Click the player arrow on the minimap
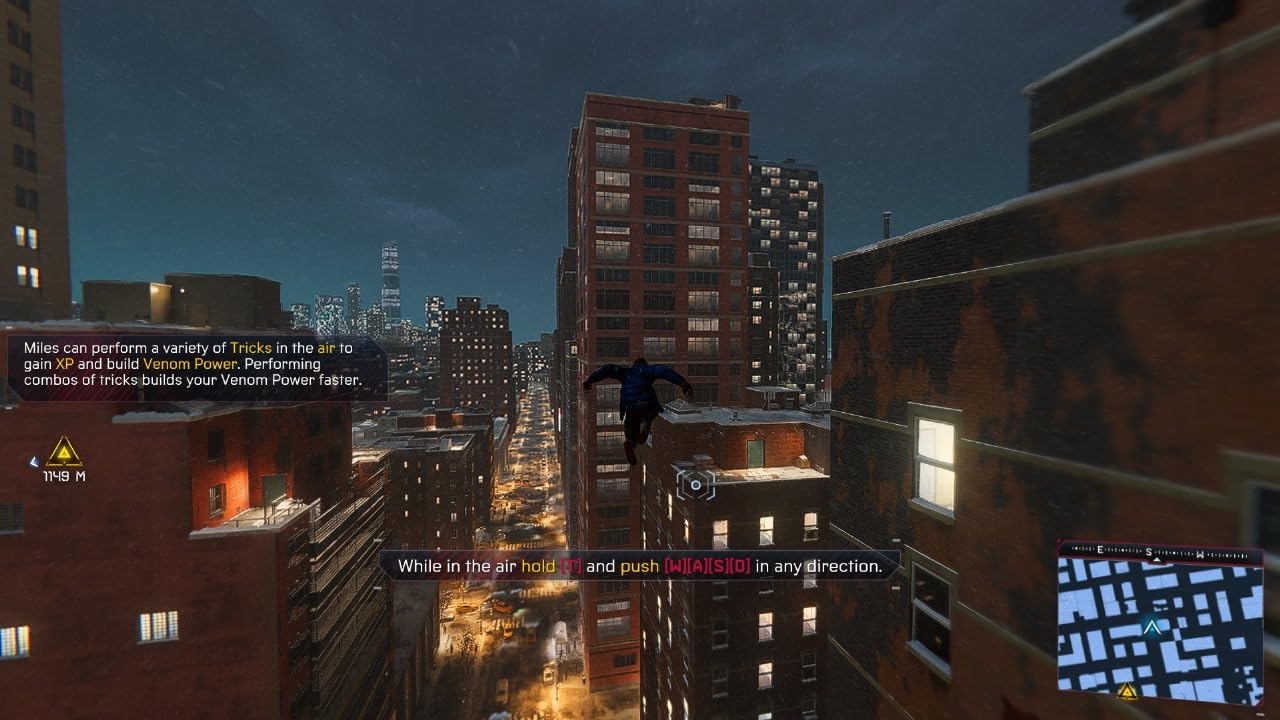 pyautogui.click(x=1152, y=627)
